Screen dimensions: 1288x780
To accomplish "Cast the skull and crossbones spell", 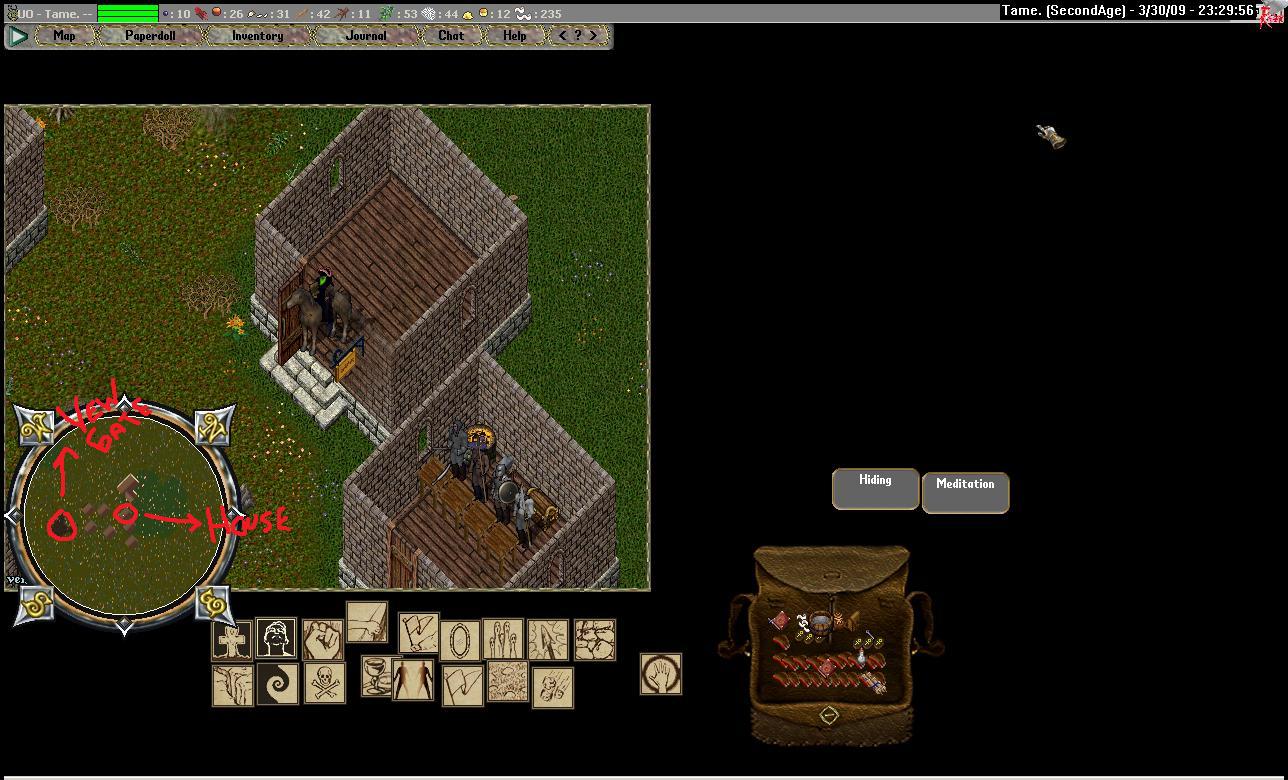I will 324,683.
